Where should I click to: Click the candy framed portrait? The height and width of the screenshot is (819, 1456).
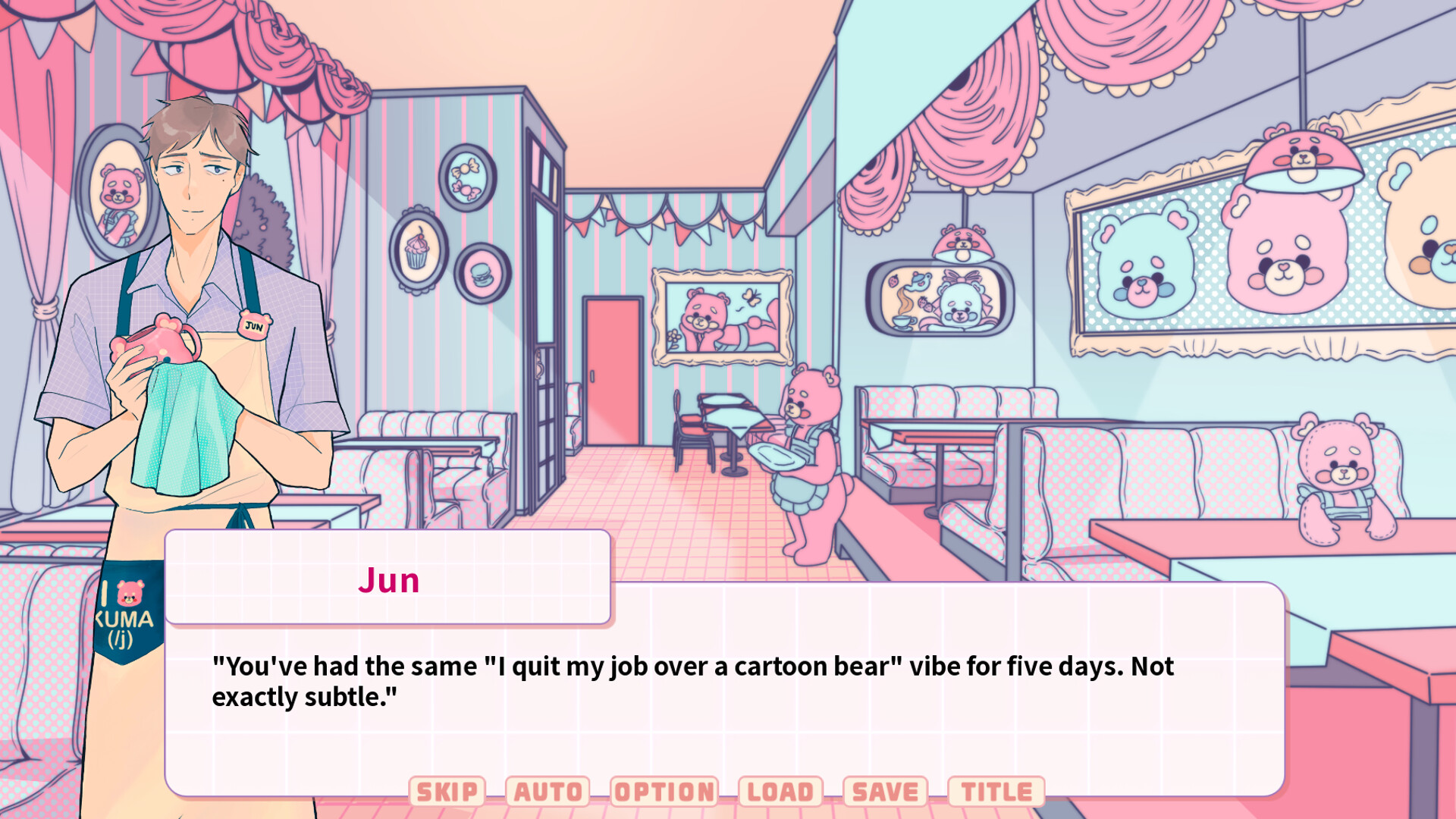[x=469, y=176]
